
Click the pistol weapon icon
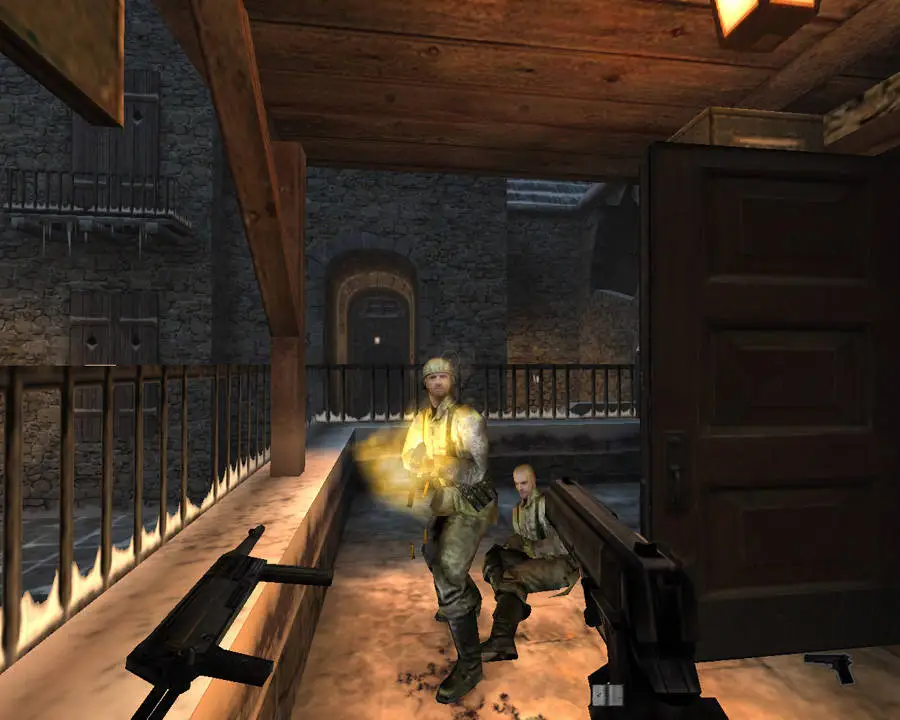coord(829,667)
